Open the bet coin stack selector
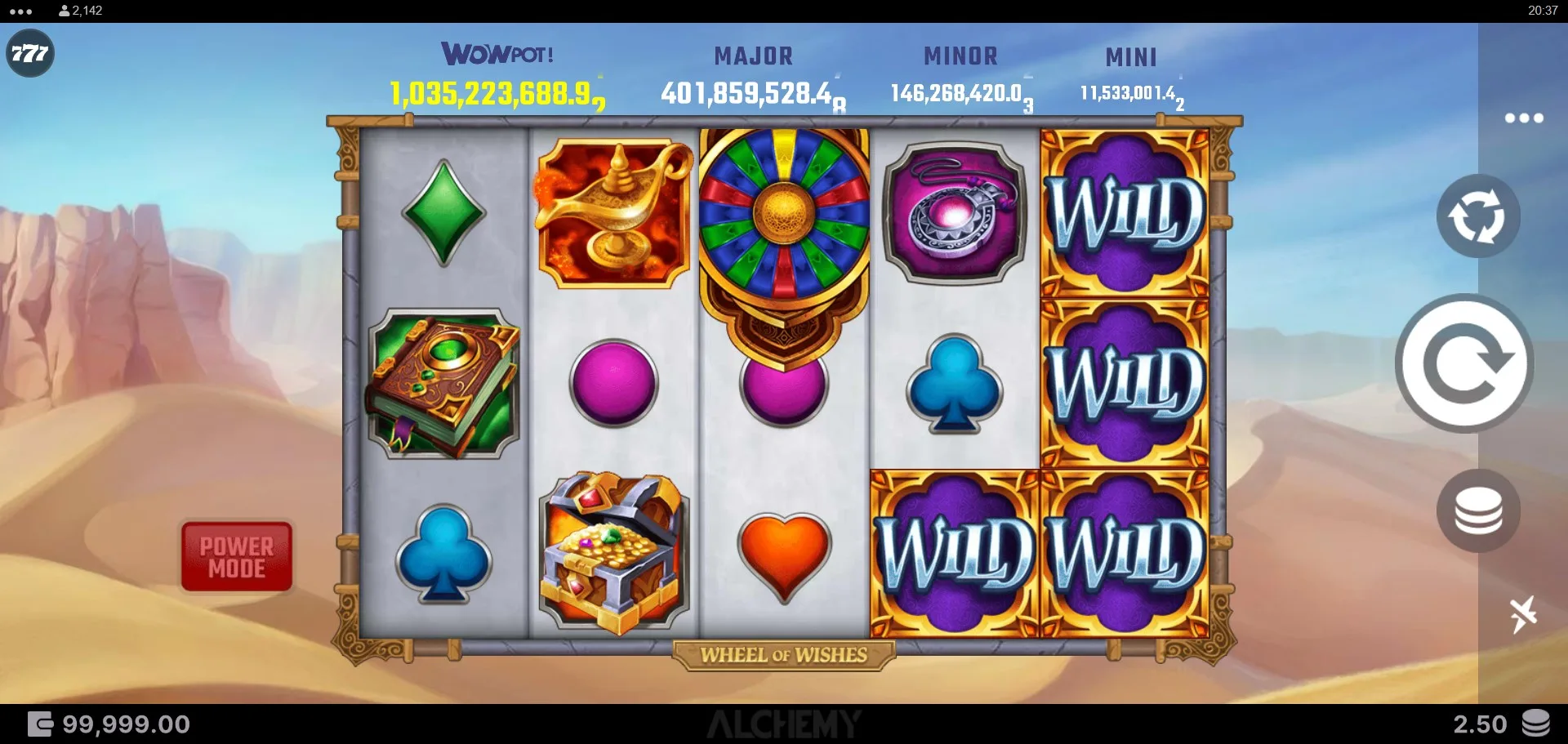The width and height of the screenshot is (1568, 744). click(1477, 511)
